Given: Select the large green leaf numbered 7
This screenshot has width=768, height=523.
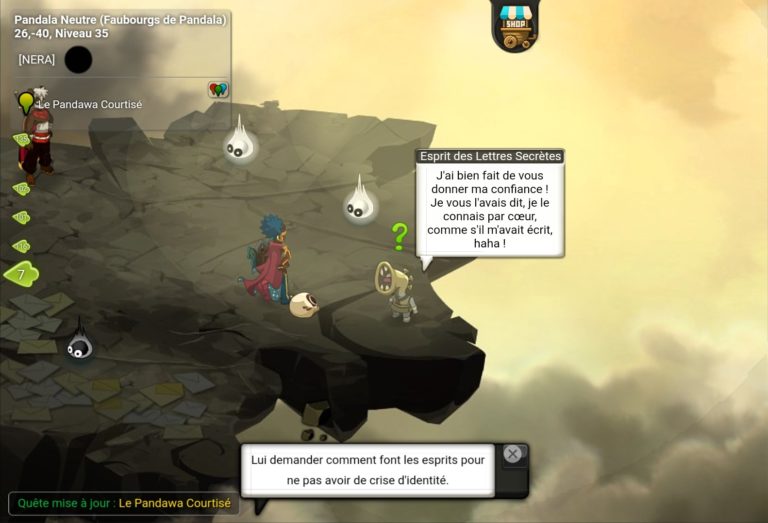Looking at the screenshot, I should (21, 273).
